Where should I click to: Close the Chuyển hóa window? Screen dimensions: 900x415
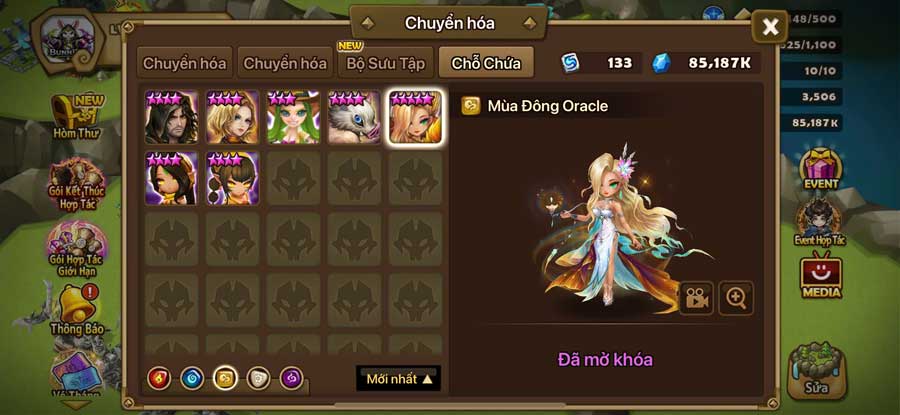[x=770, y=27]
